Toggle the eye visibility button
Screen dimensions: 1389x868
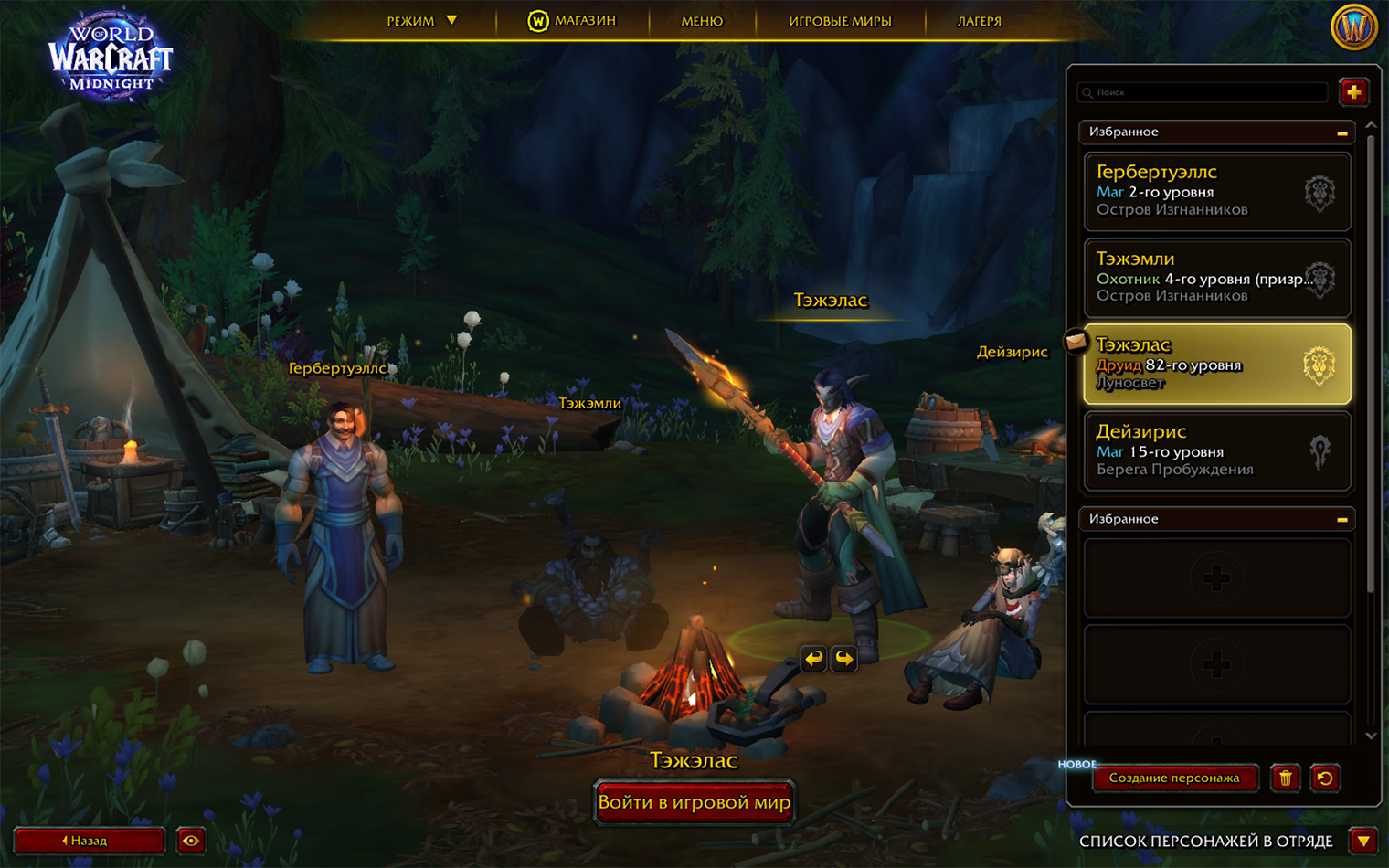tap(191, 841)
